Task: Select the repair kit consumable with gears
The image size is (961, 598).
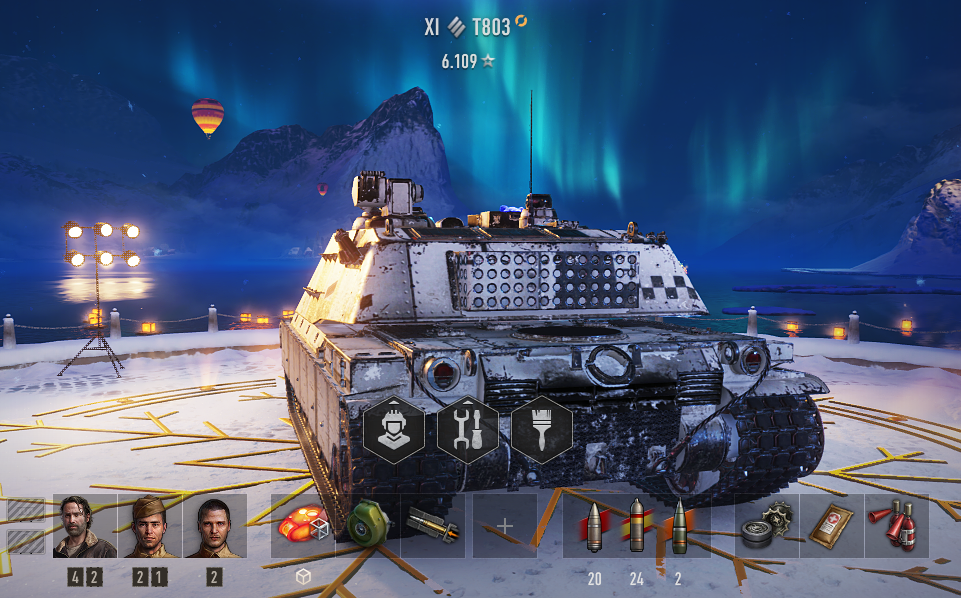Action: coord(767,526)
